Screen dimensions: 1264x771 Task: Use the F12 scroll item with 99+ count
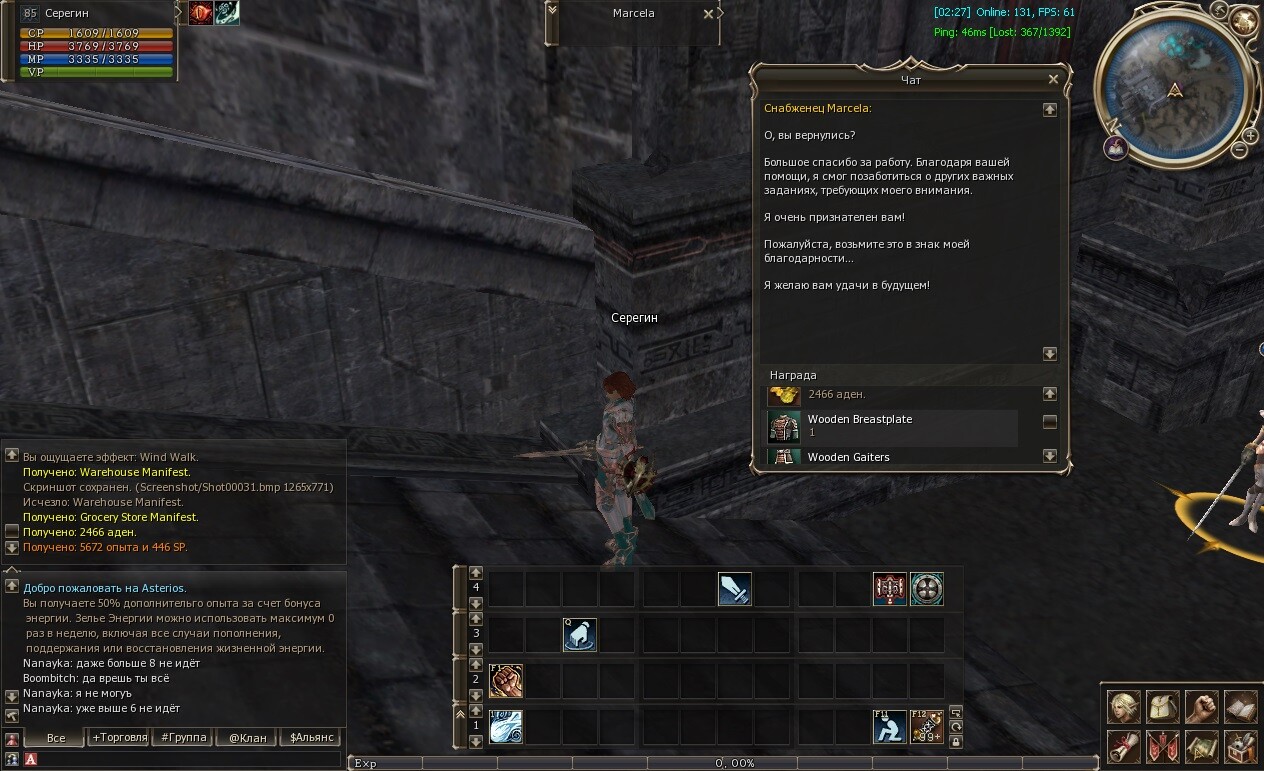coord(927,726)
